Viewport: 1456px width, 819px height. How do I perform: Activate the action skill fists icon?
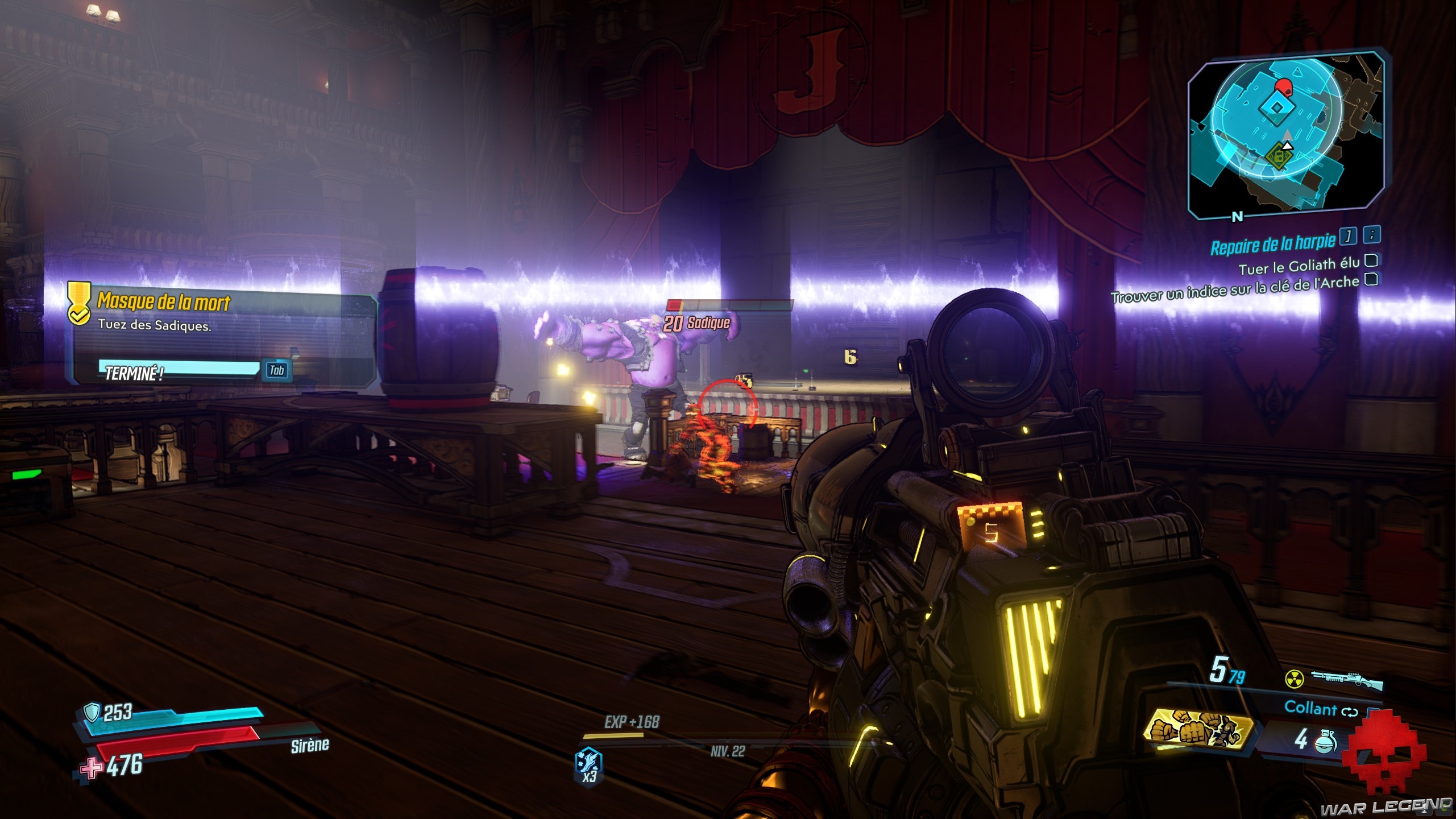1198,730
